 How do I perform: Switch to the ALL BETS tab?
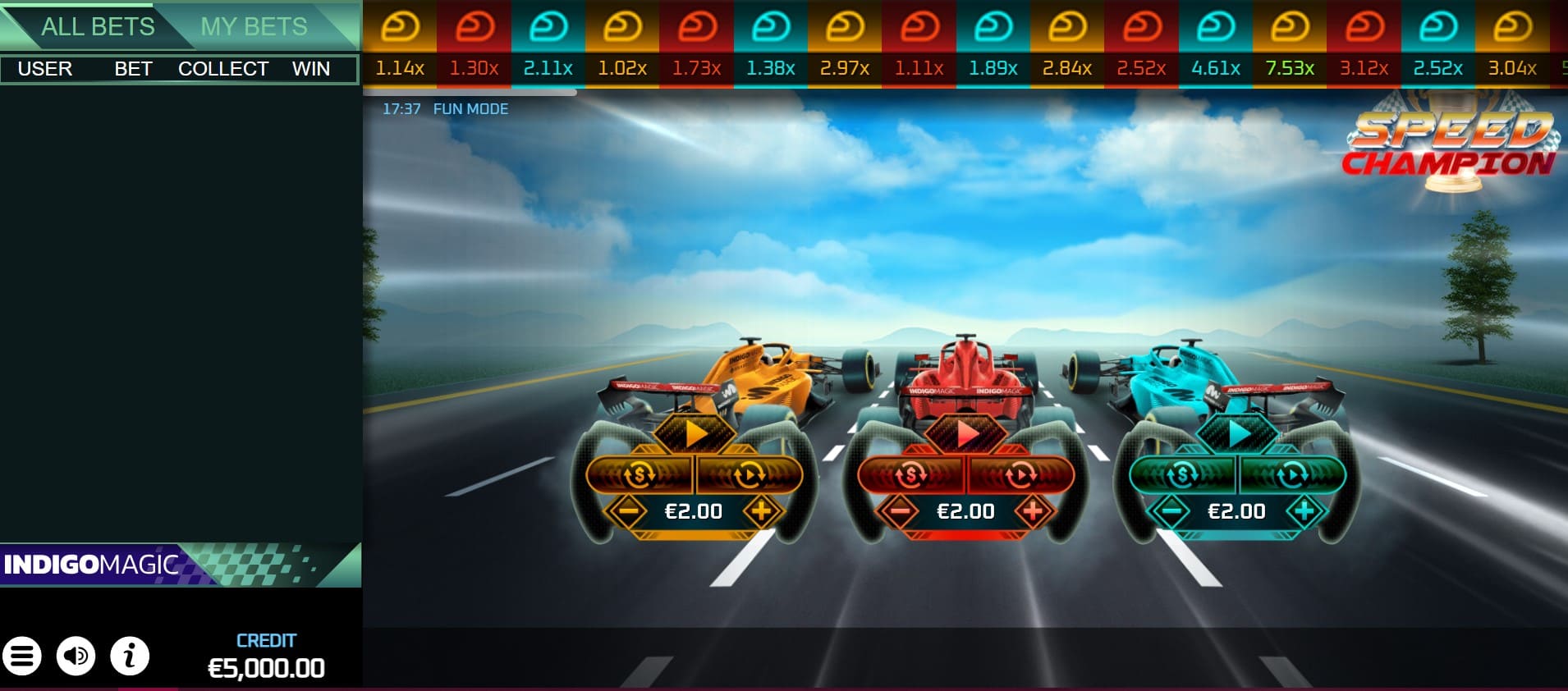[97, 26]
